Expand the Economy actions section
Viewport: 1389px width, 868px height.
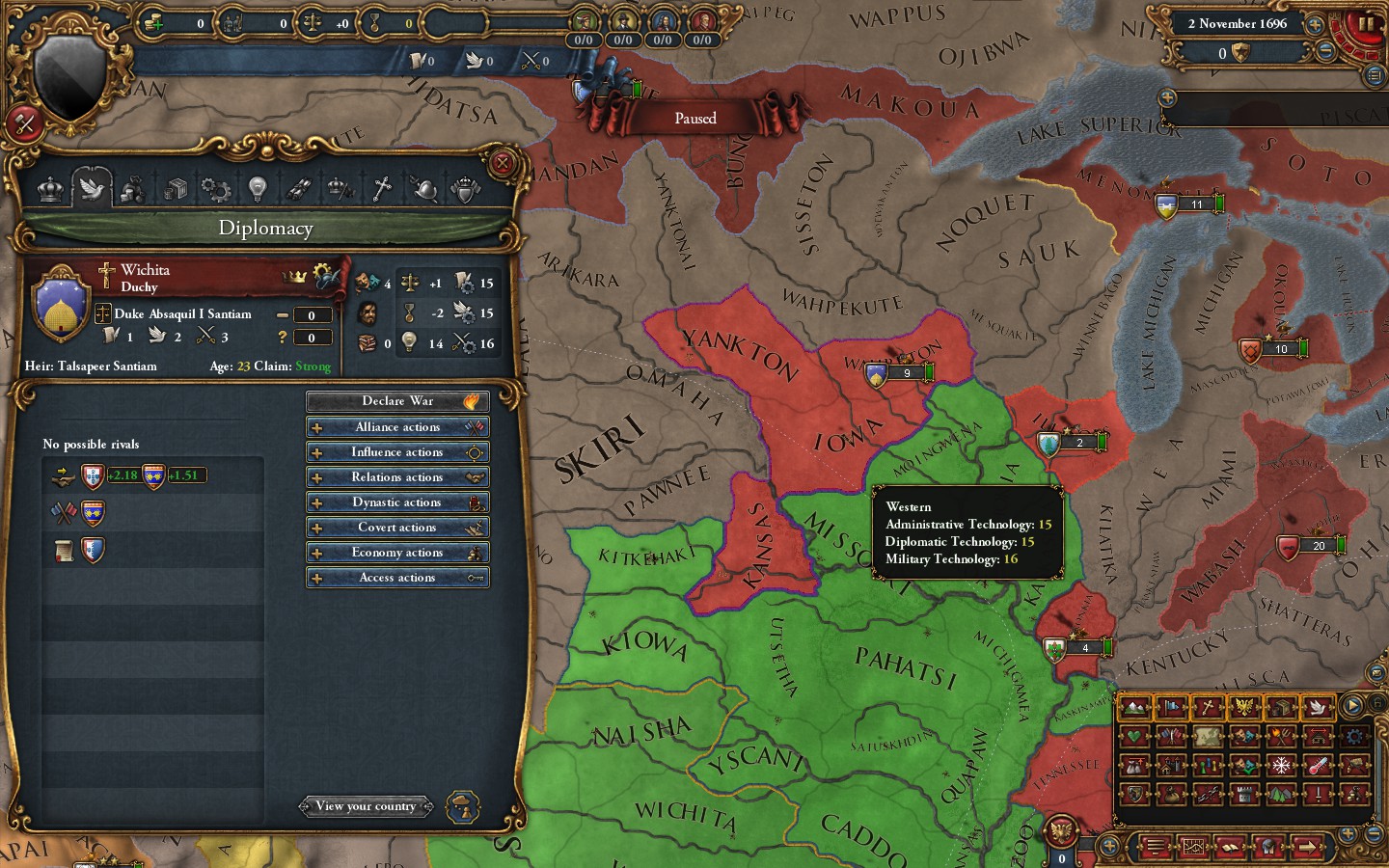397,552
